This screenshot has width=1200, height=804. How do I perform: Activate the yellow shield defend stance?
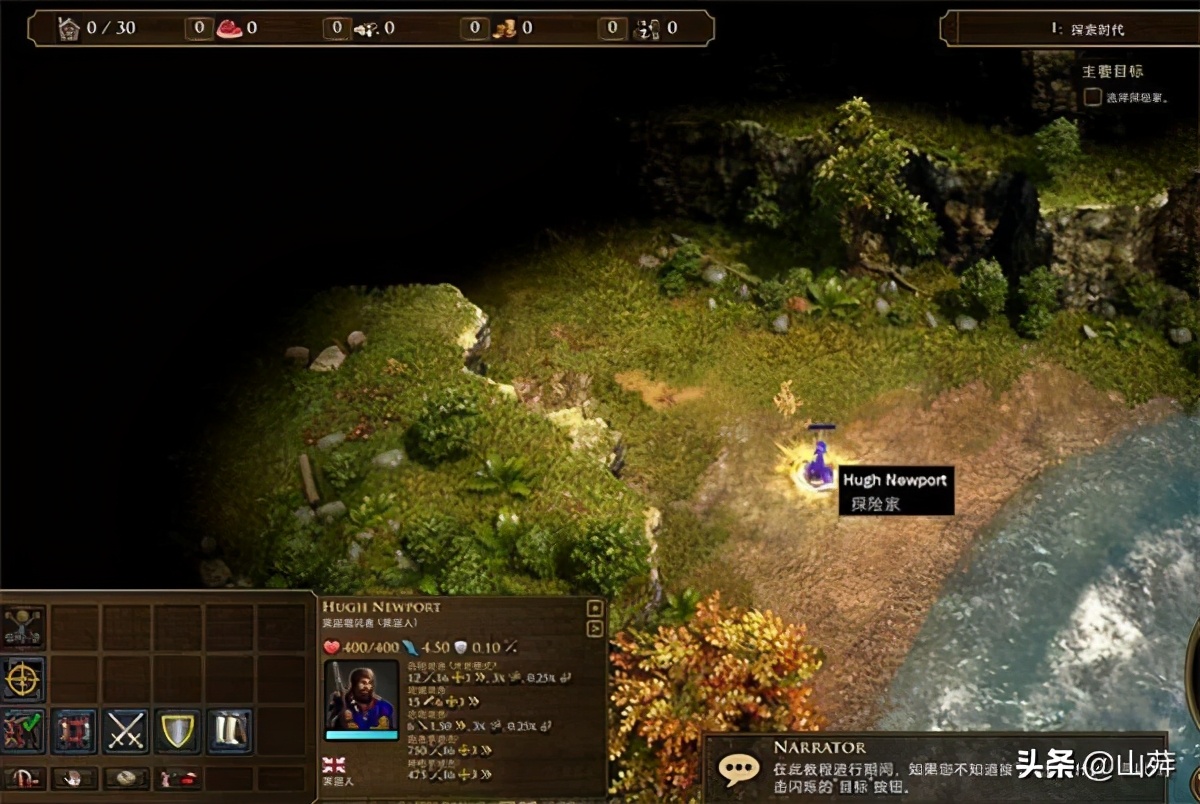pyautogui.click(x=178, y=731)
